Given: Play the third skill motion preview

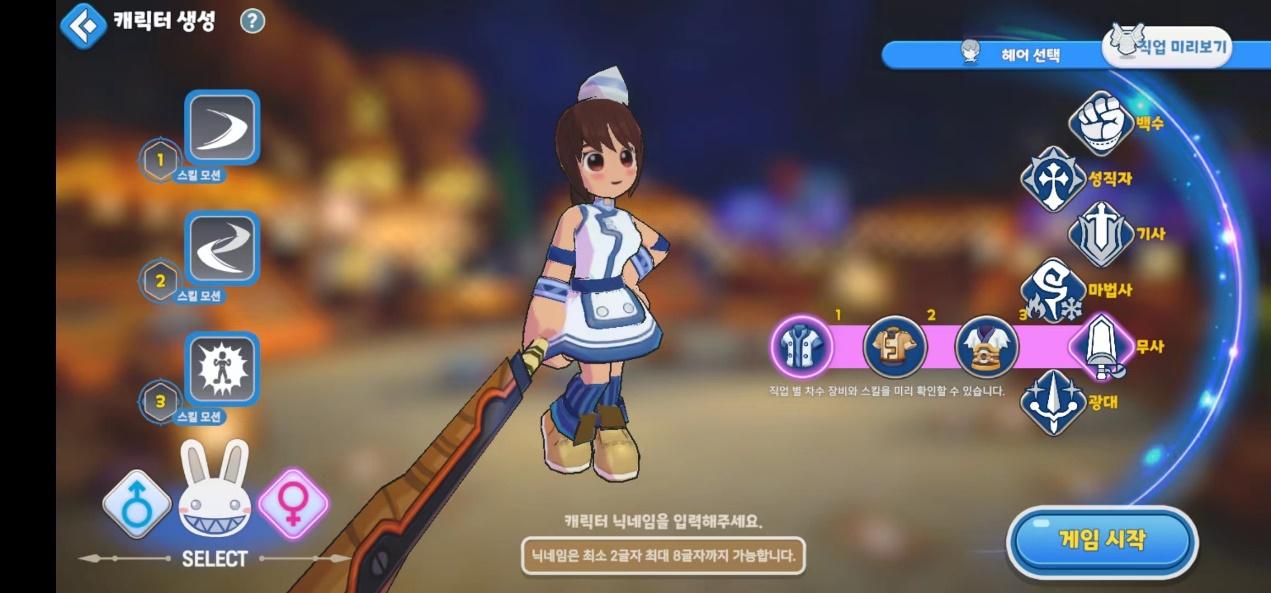Looking at the screenshot, I should 222,369.
